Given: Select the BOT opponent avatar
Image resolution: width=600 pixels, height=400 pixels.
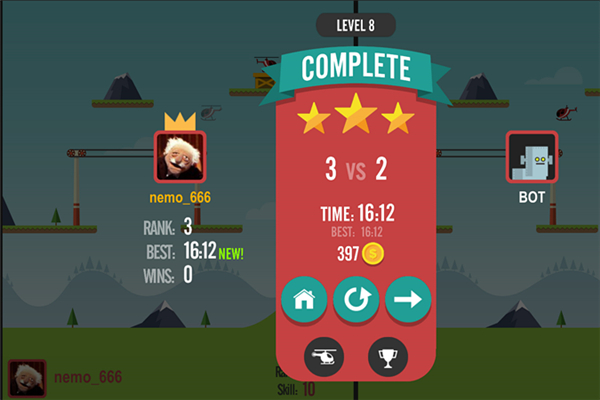Looking at the screenshot, I should pos(531,156).
